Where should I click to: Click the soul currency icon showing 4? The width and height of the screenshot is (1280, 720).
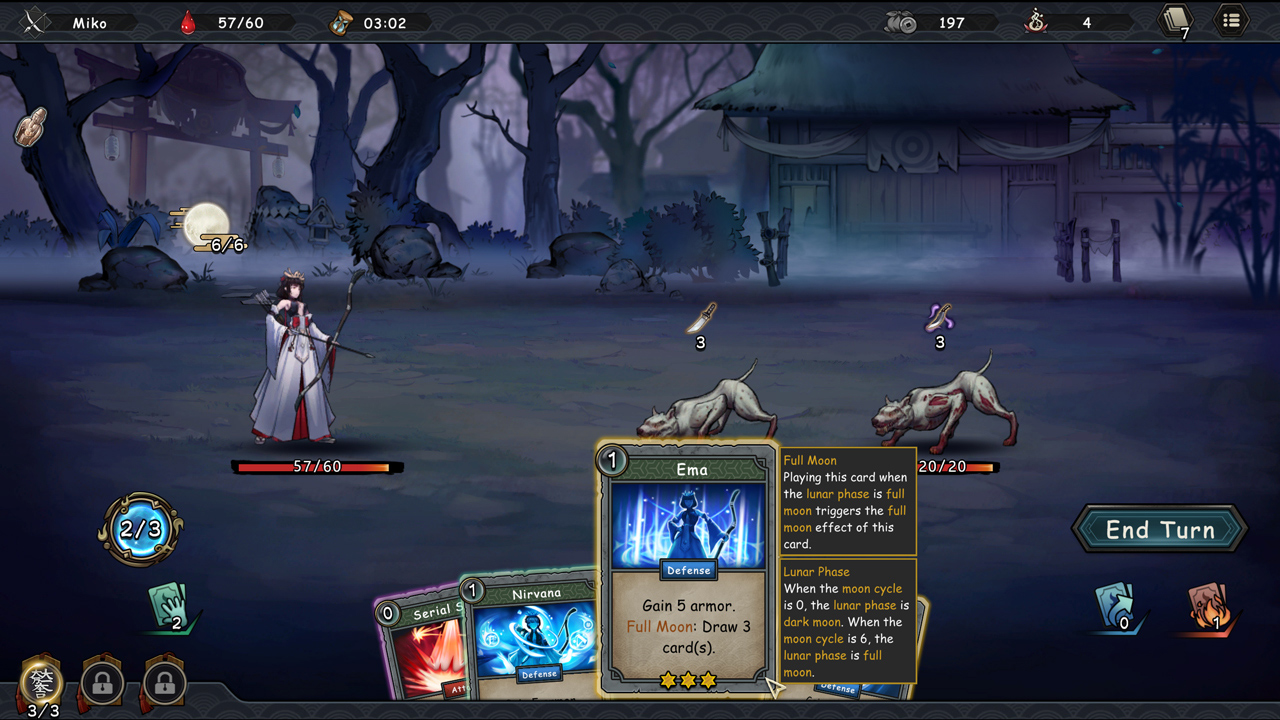(1035, 21)
